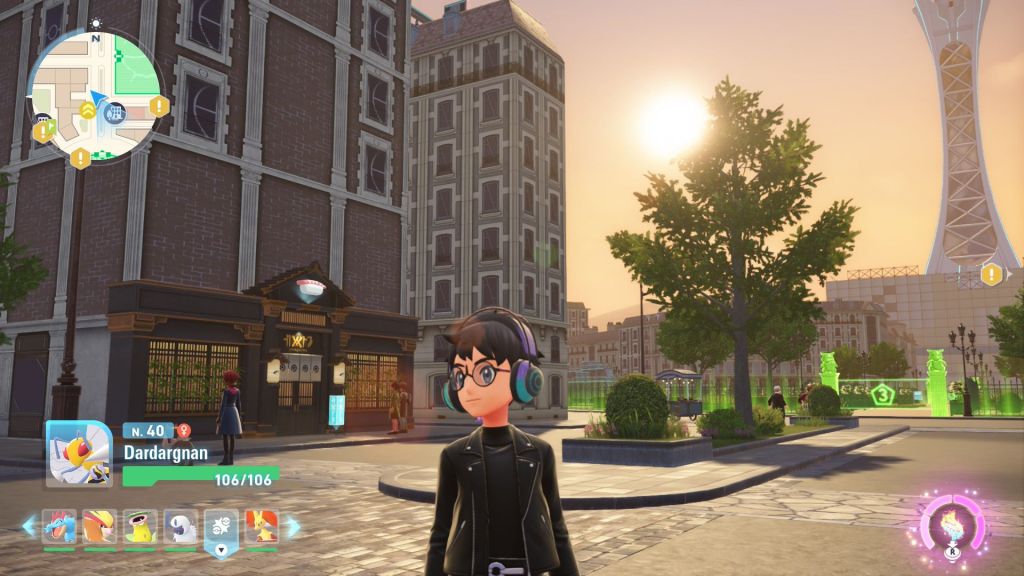The width and height of the screenshot is (1024, 576).
Task: Choose Pidgeot from the party bar
Action: pos(99,525)
